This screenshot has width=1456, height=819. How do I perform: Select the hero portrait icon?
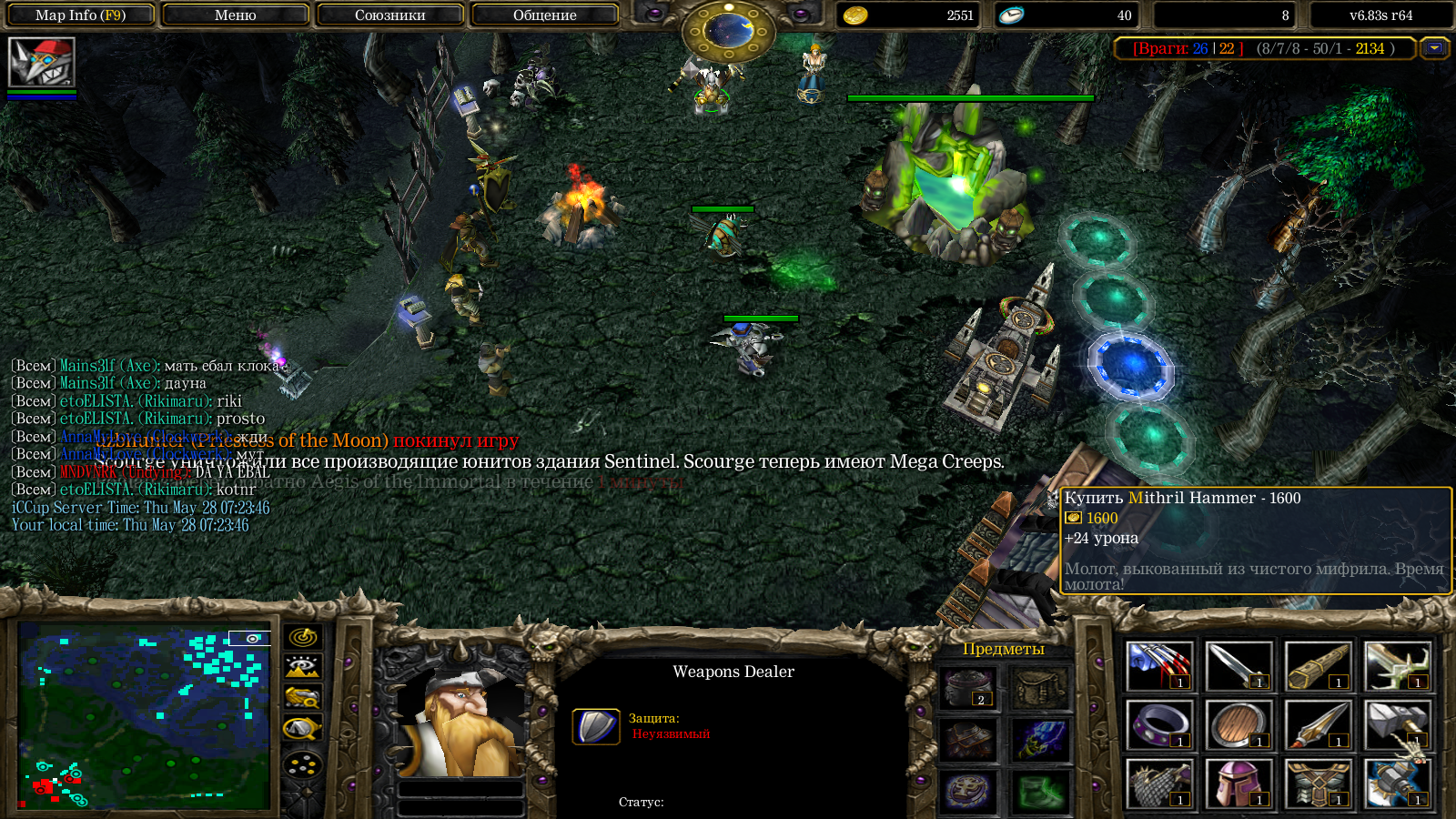click(x=41, y=62)
